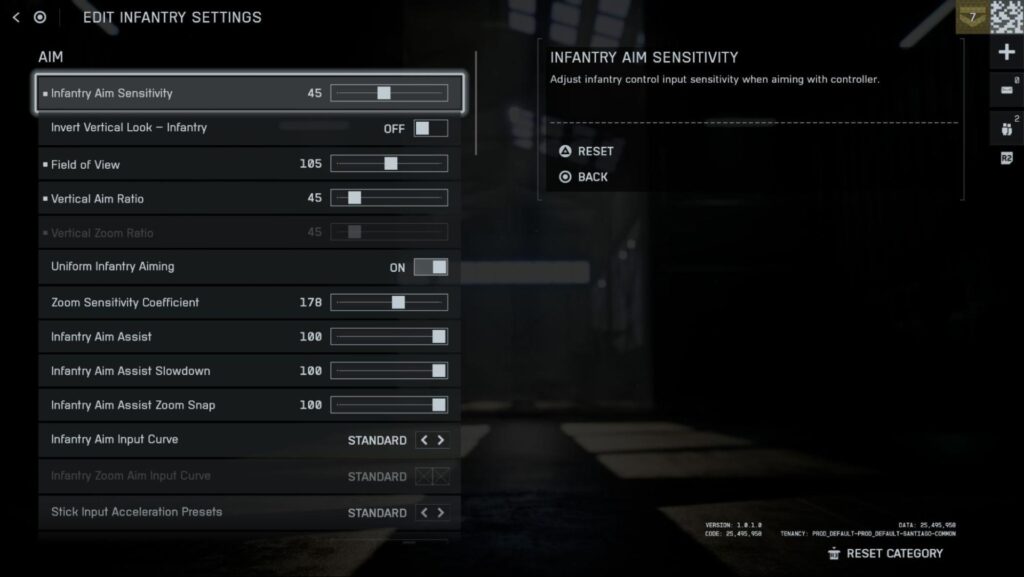Toggle Invert Vertical Look – Infantry switch
Viewport: 1024px width, 577px height.
pyautogui.click(x=431, y=128)
